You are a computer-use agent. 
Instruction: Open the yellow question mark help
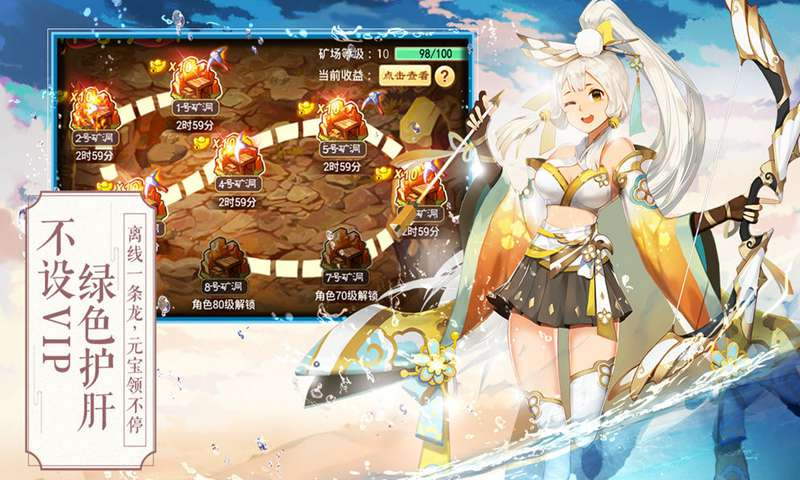(444, 75)
